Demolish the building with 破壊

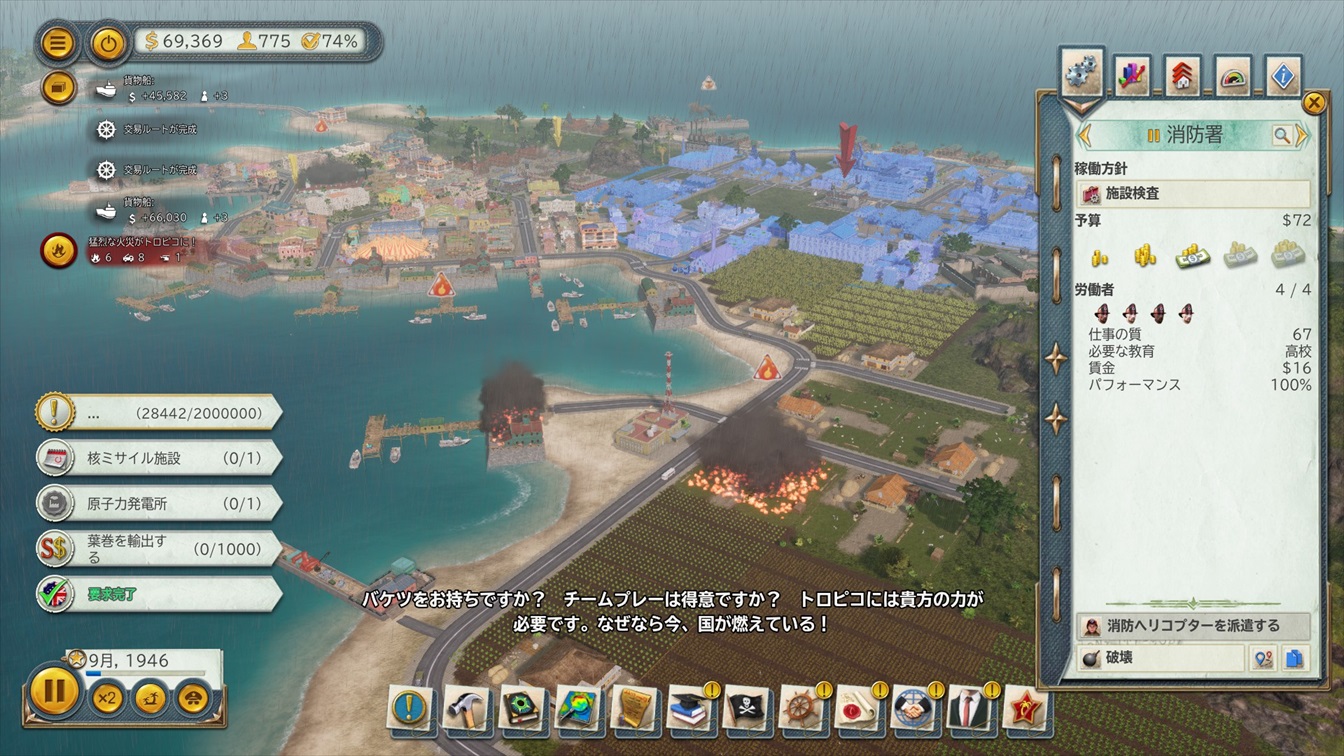pyautogui.click(x=1160, y=659)
